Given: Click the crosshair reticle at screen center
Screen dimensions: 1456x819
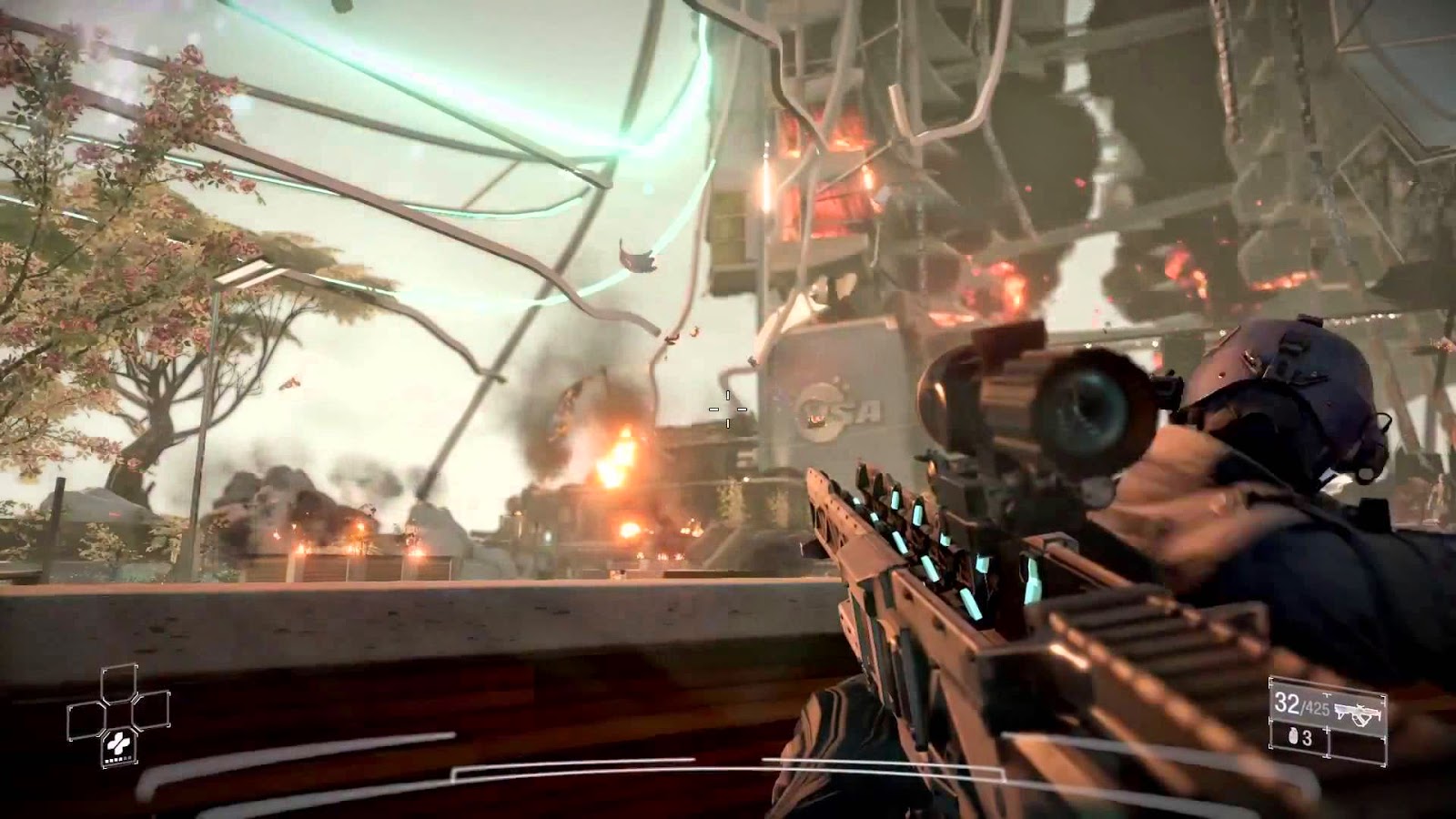Looking at the screenshot, I should pyautogui.click(x=727, y=409).
